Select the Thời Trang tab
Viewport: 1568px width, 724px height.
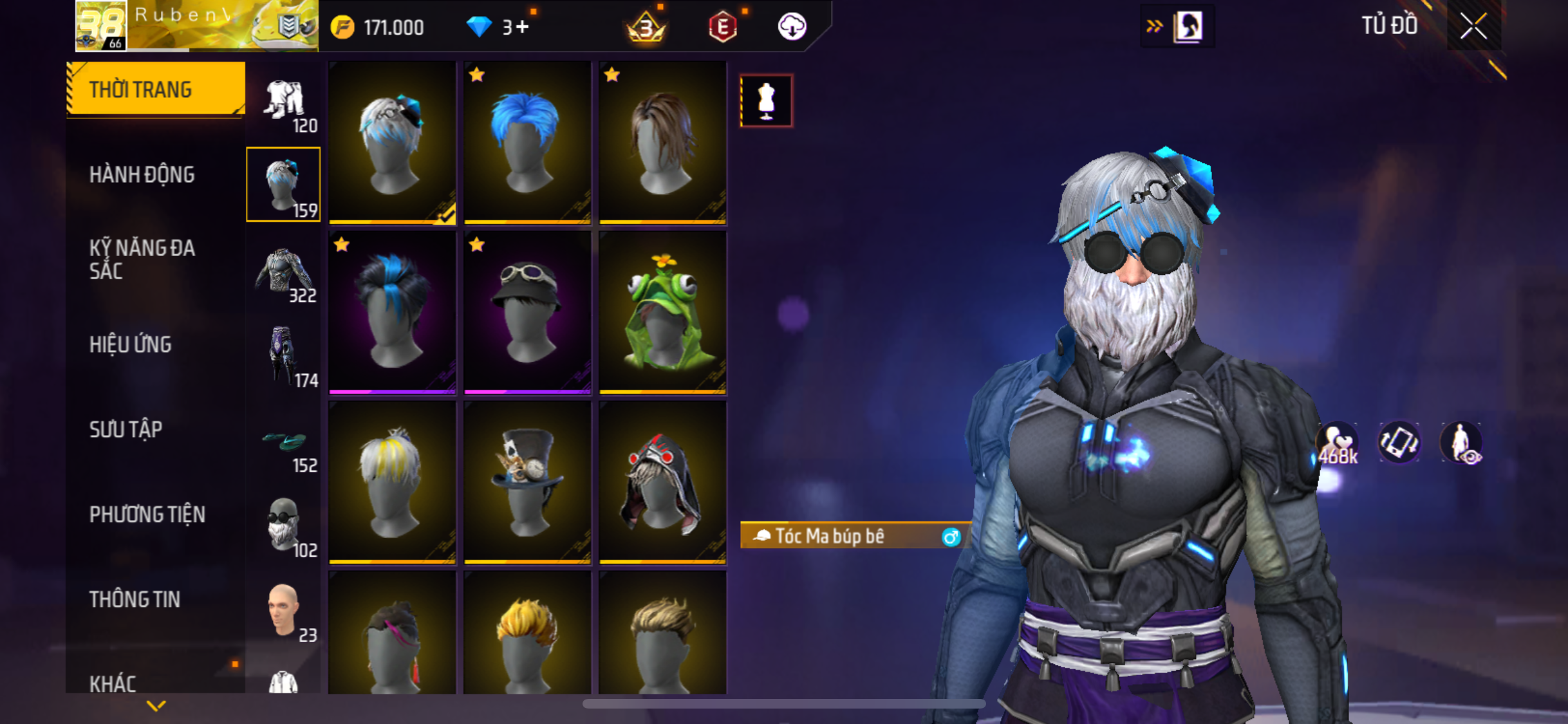pyautogui.click(x=141, y=89)
